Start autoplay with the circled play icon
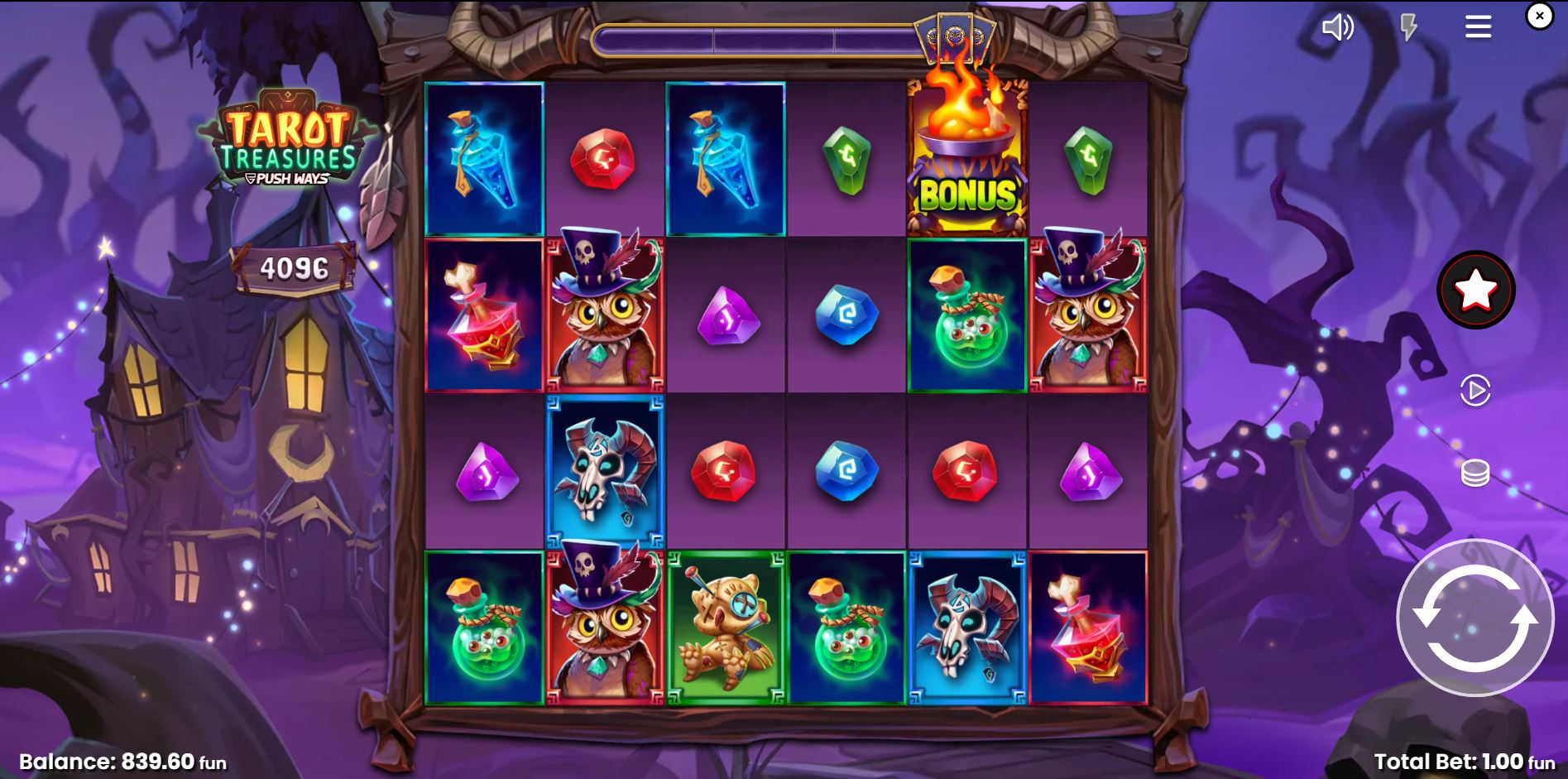 pyautogui.click(x=1474, y=389)
